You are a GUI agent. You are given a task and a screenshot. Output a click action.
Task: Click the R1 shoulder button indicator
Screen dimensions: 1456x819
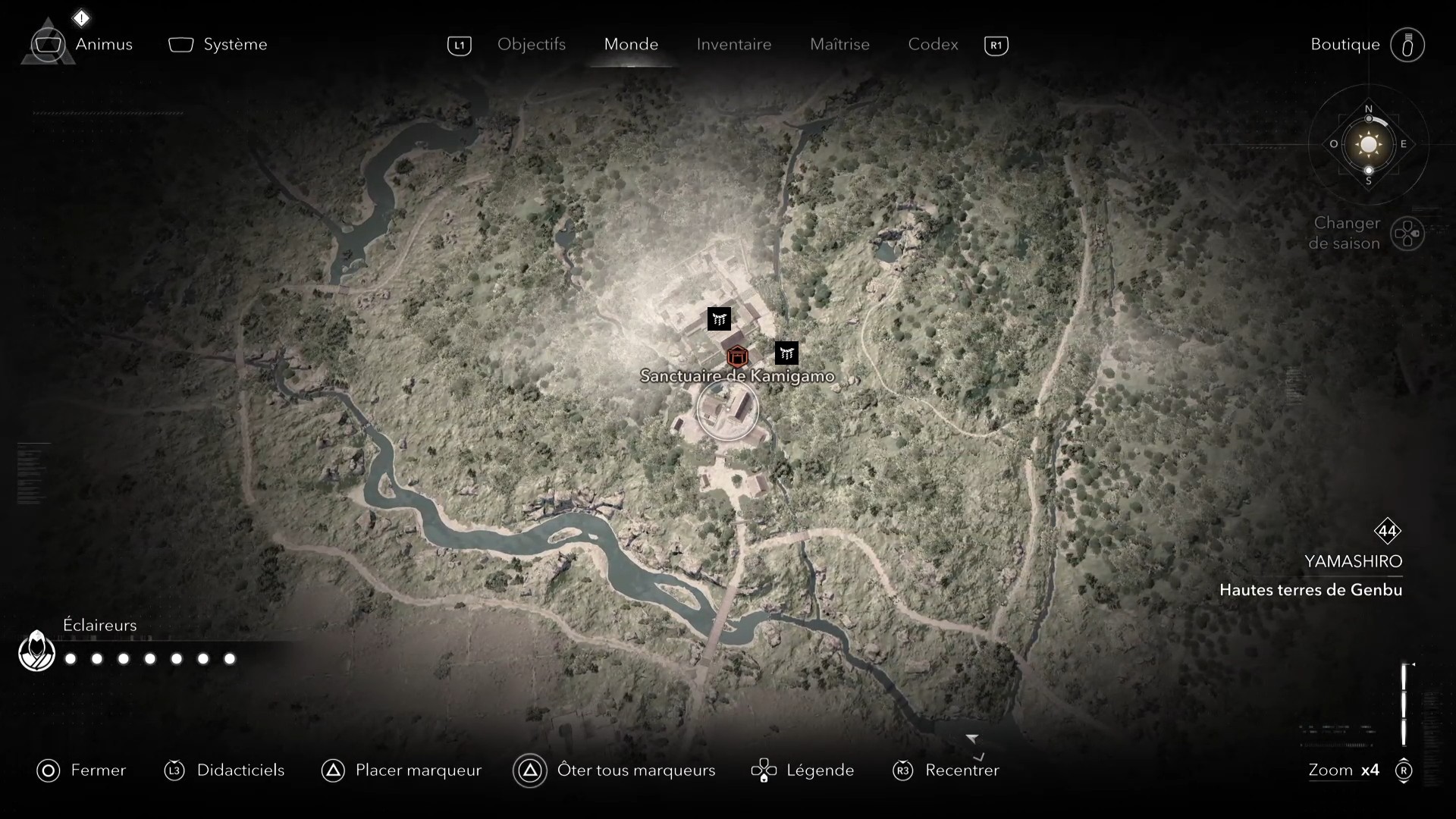(996, 45)
